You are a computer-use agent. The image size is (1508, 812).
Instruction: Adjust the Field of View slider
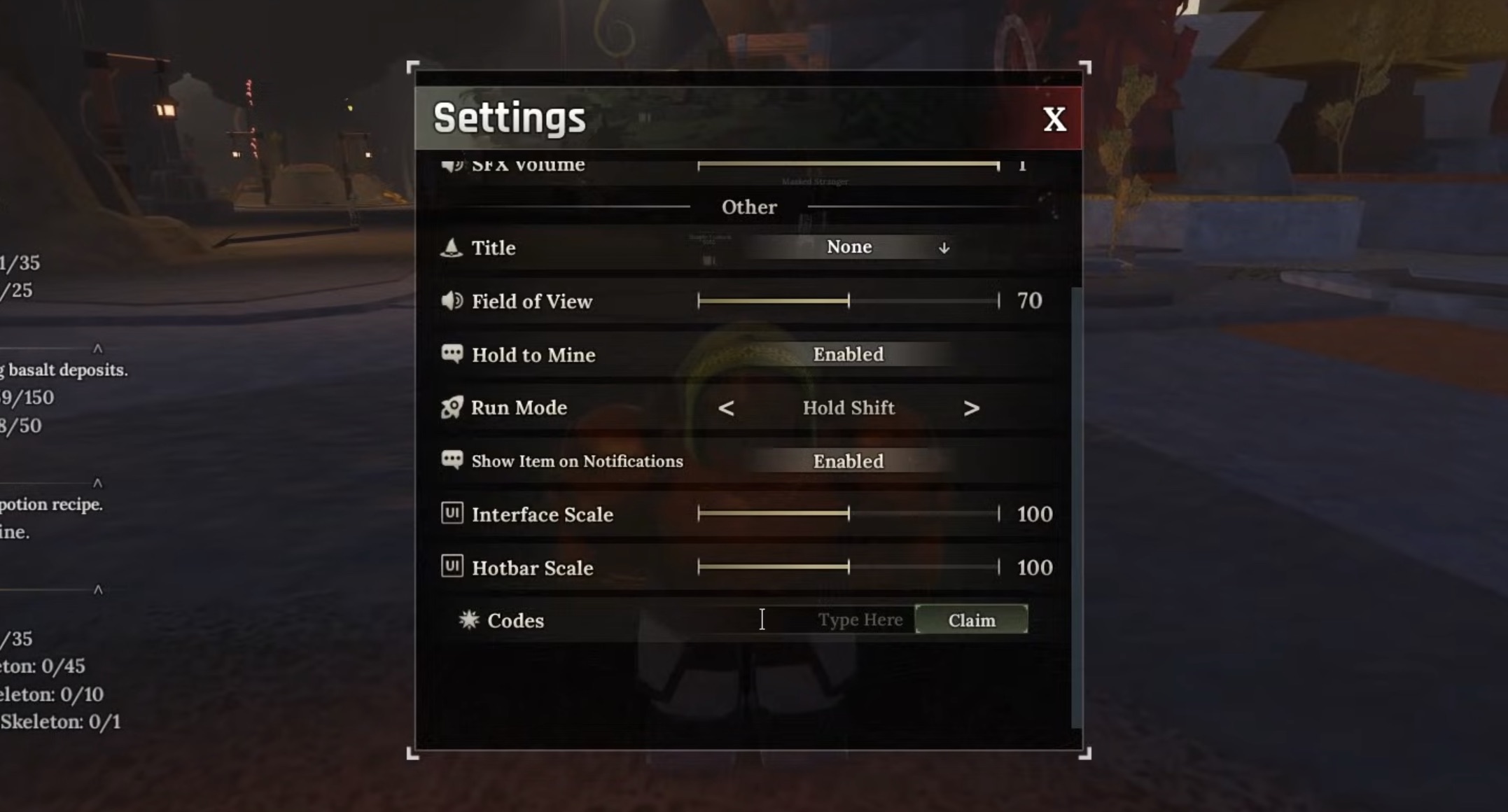coord(849,300)
